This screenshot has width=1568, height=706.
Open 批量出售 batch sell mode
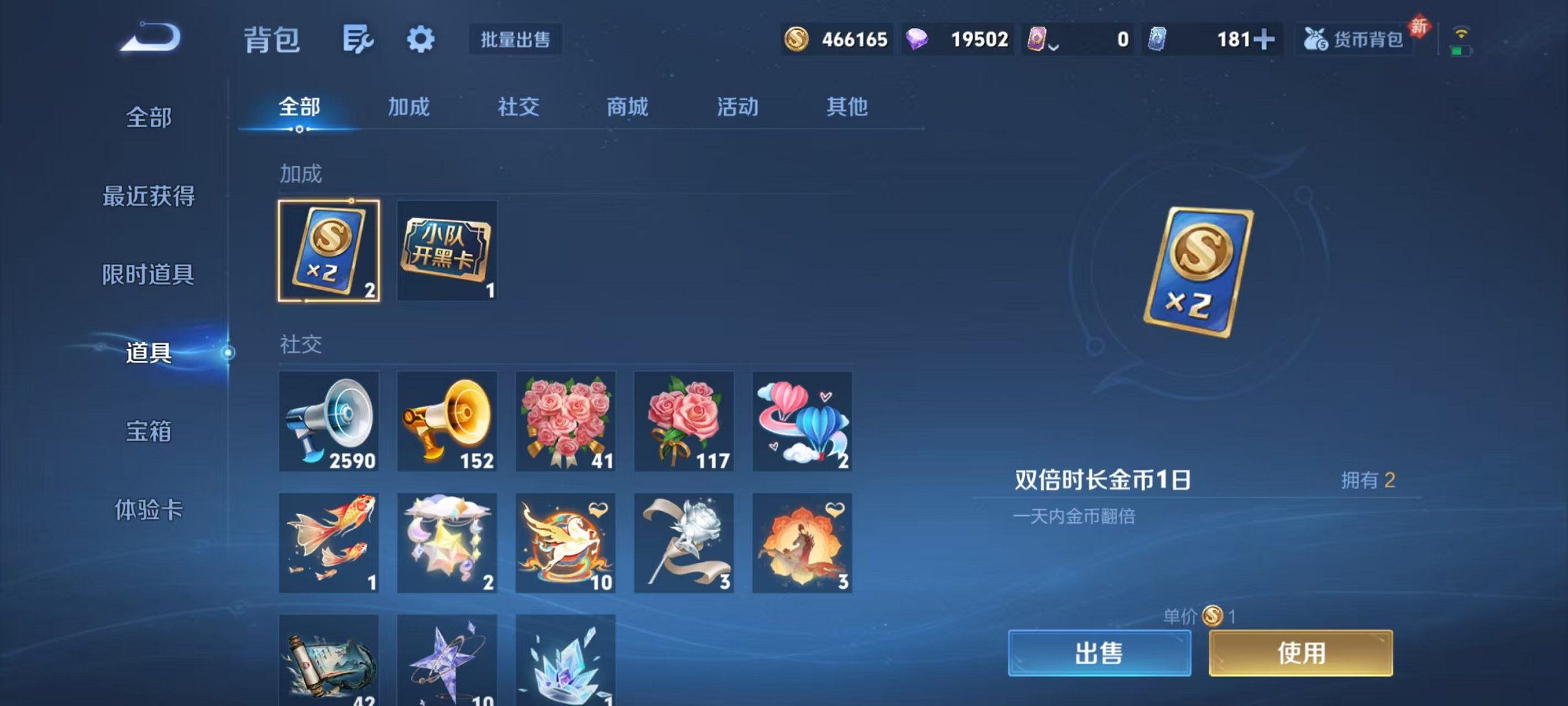[514, 39]
